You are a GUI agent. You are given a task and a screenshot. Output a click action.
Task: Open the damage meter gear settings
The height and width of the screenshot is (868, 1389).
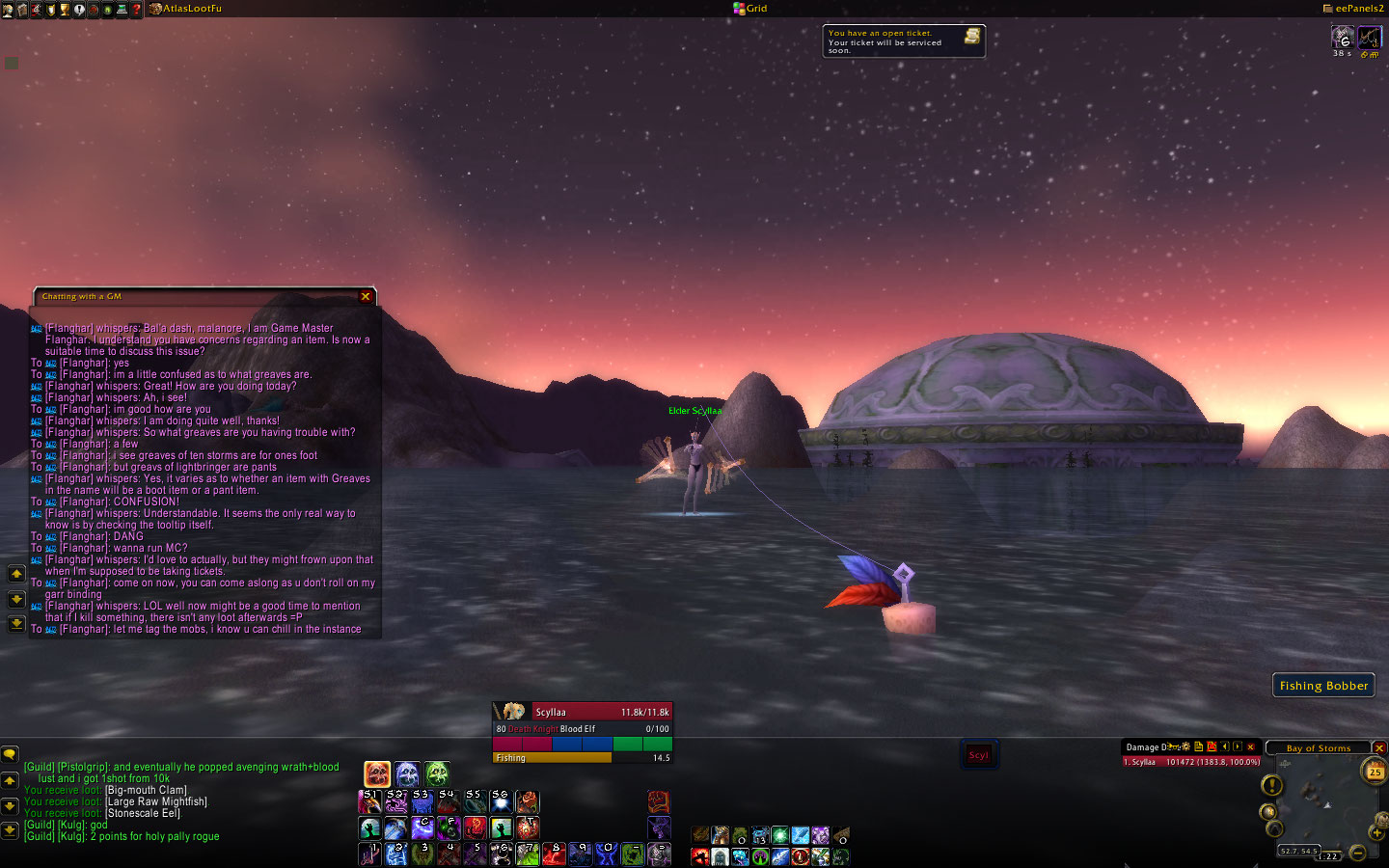(x=1185, y=746)
